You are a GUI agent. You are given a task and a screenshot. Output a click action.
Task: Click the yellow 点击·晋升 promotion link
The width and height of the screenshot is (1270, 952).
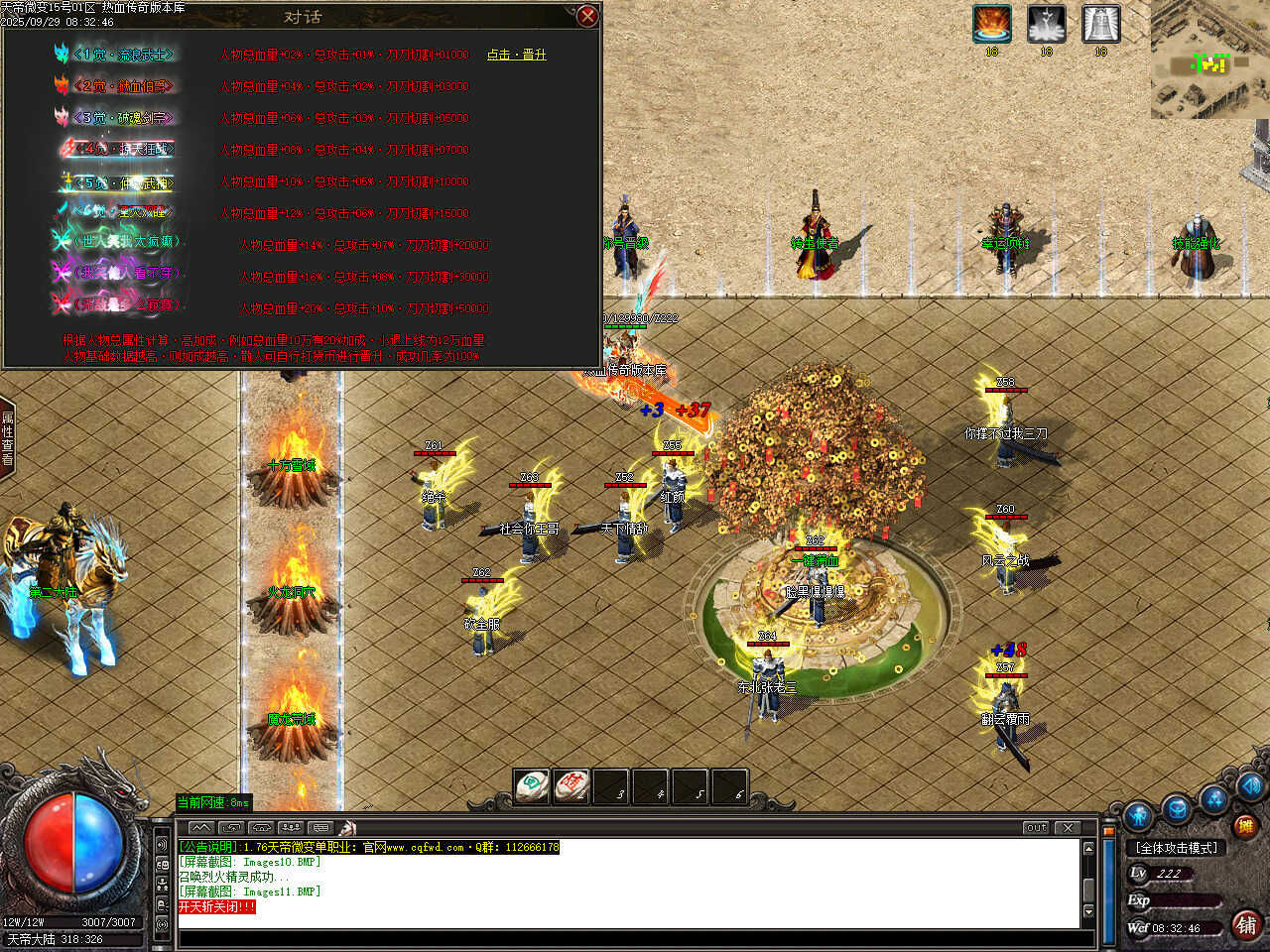516,55
